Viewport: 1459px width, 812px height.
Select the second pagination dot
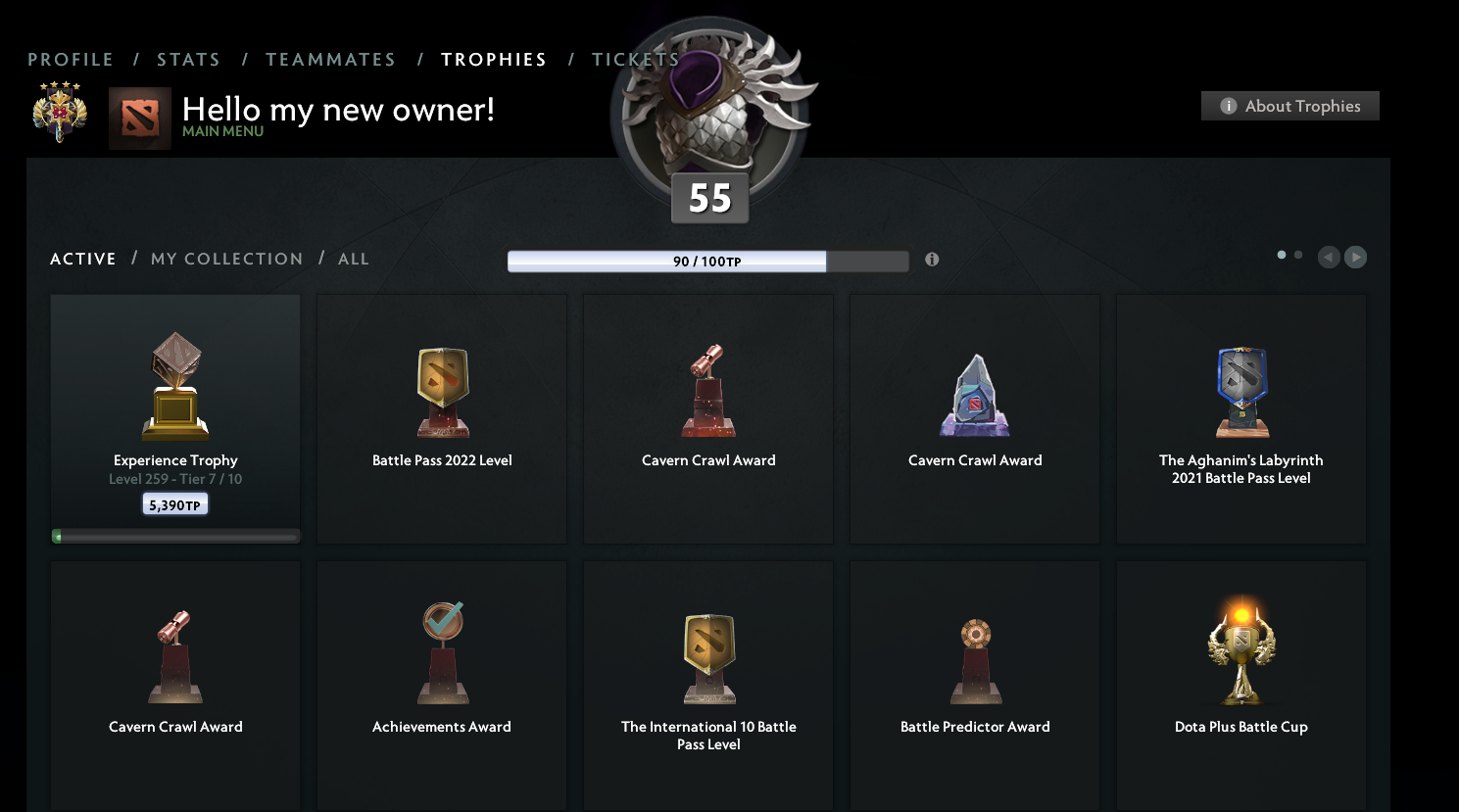(x=1298, y=254)
